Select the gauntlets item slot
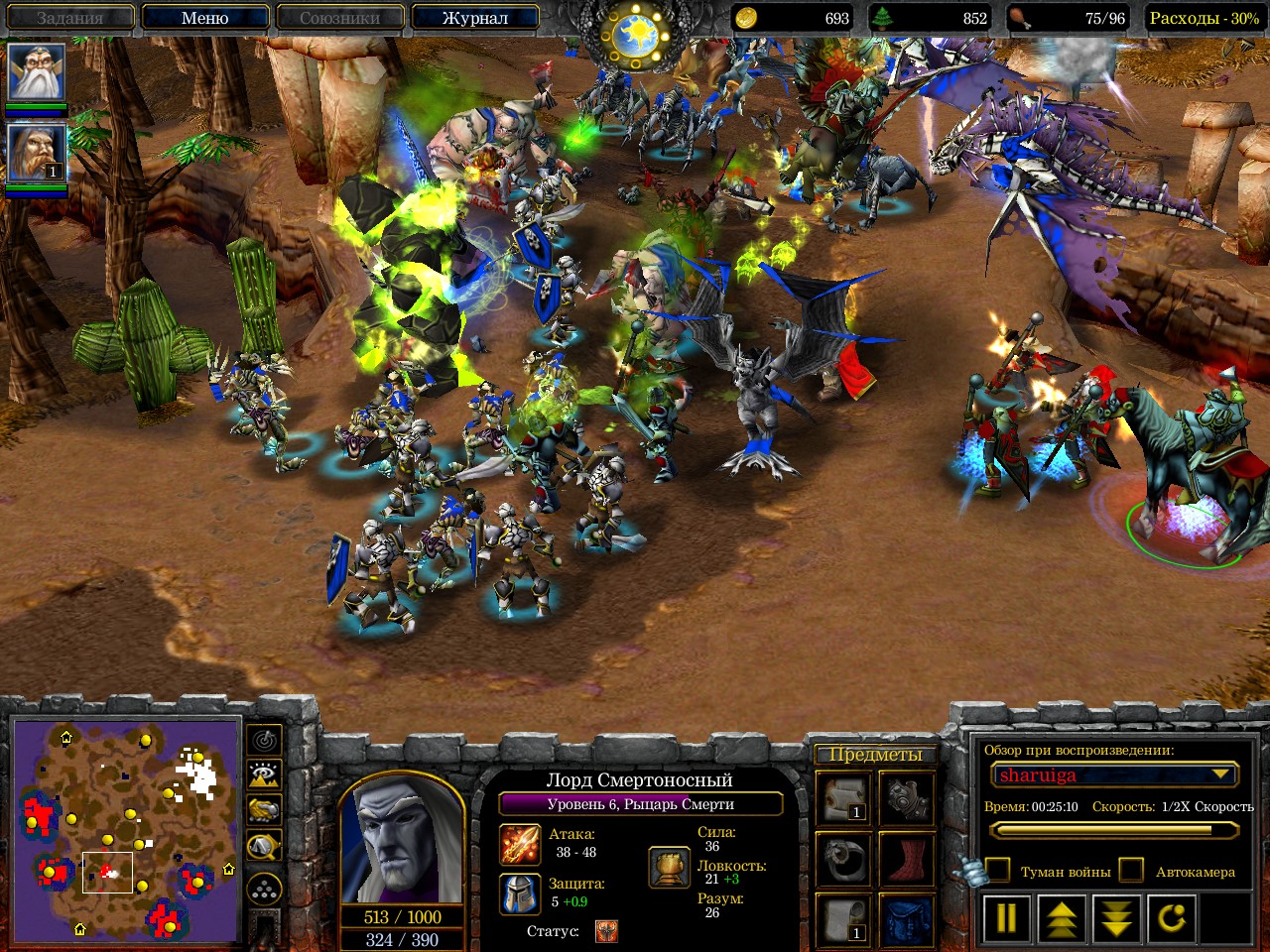 point(906,796)
